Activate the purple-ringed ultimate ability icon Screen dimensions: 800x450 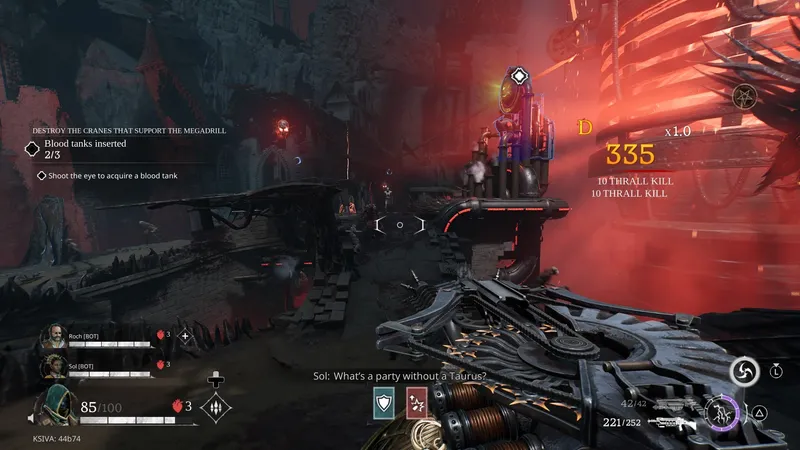pos(720,412)
